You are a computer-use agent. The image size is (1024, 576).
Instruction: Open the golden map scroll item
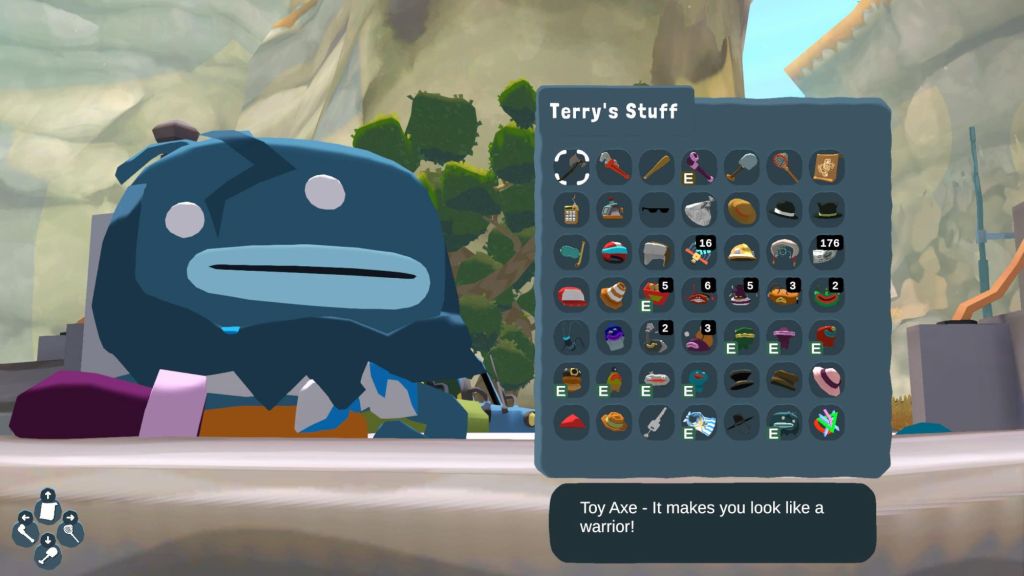pos(827,166)
